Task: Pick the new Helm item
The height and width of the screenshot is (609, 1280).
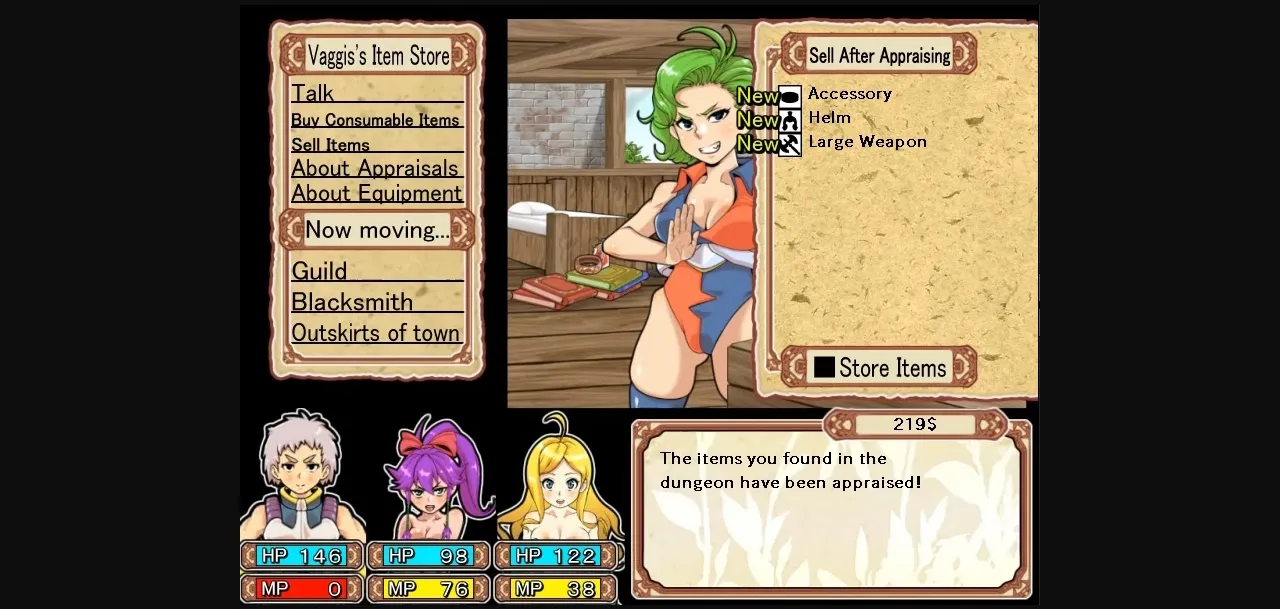Action: coord(829,118)
